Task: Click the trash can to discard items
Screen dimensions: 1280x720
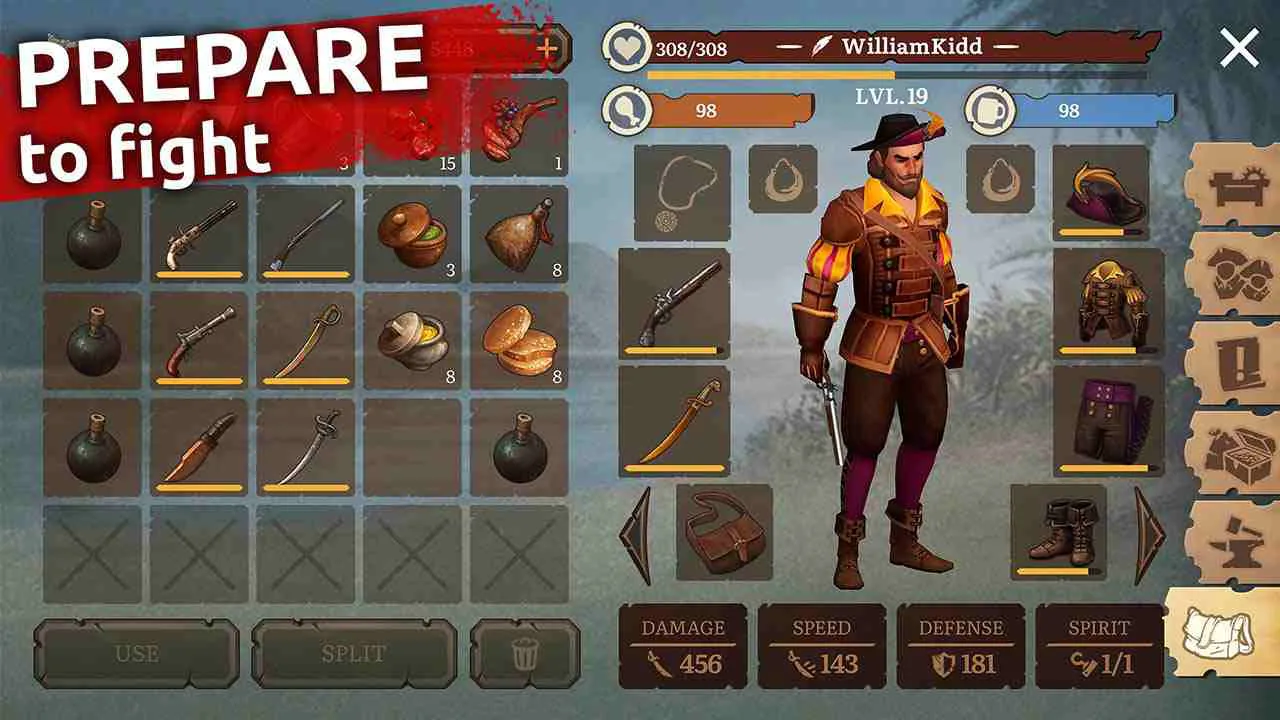Action: [x=527, y=655]
